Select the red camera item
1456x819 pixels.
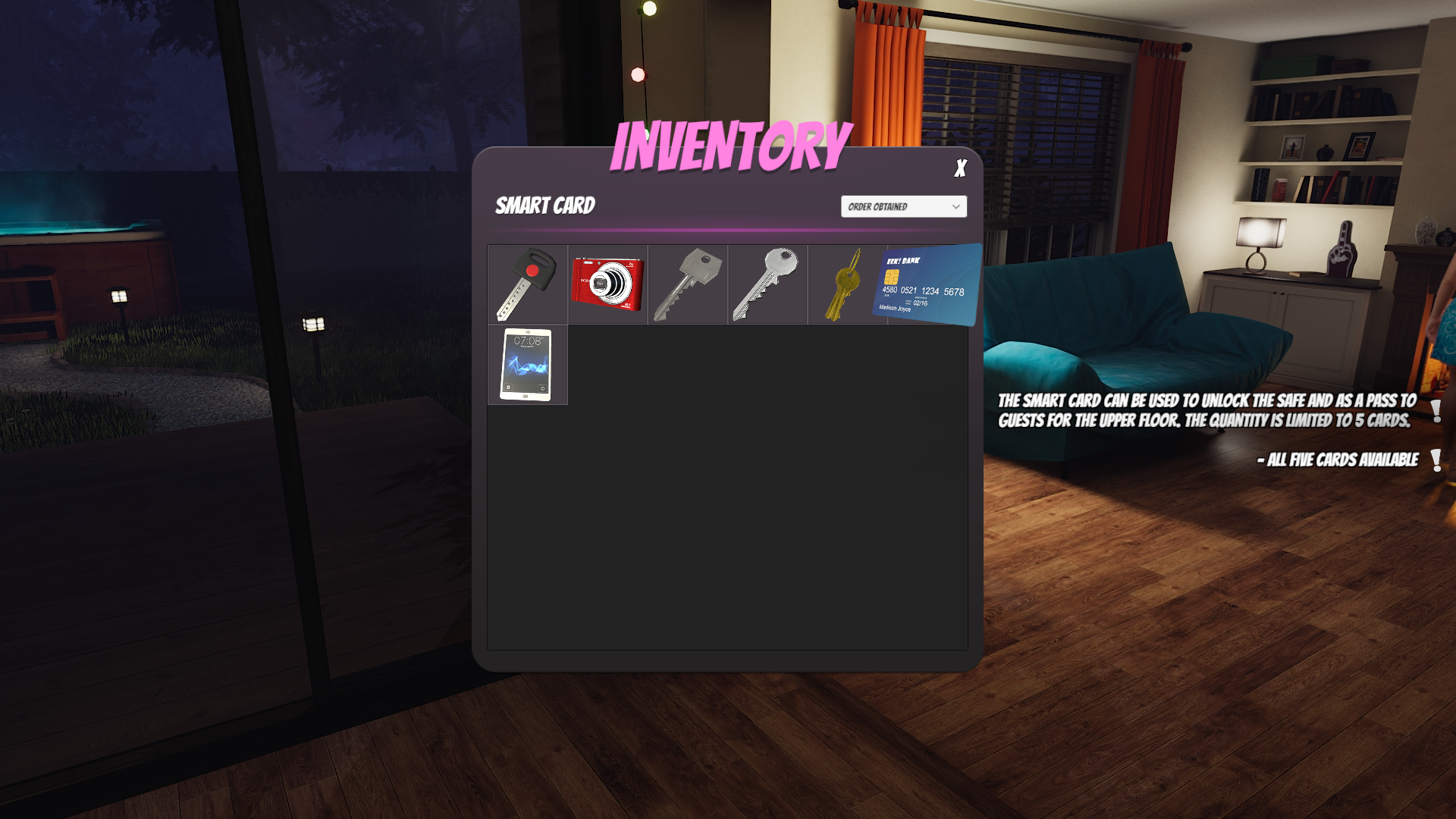pyautogui.click(x=607, y=284)
